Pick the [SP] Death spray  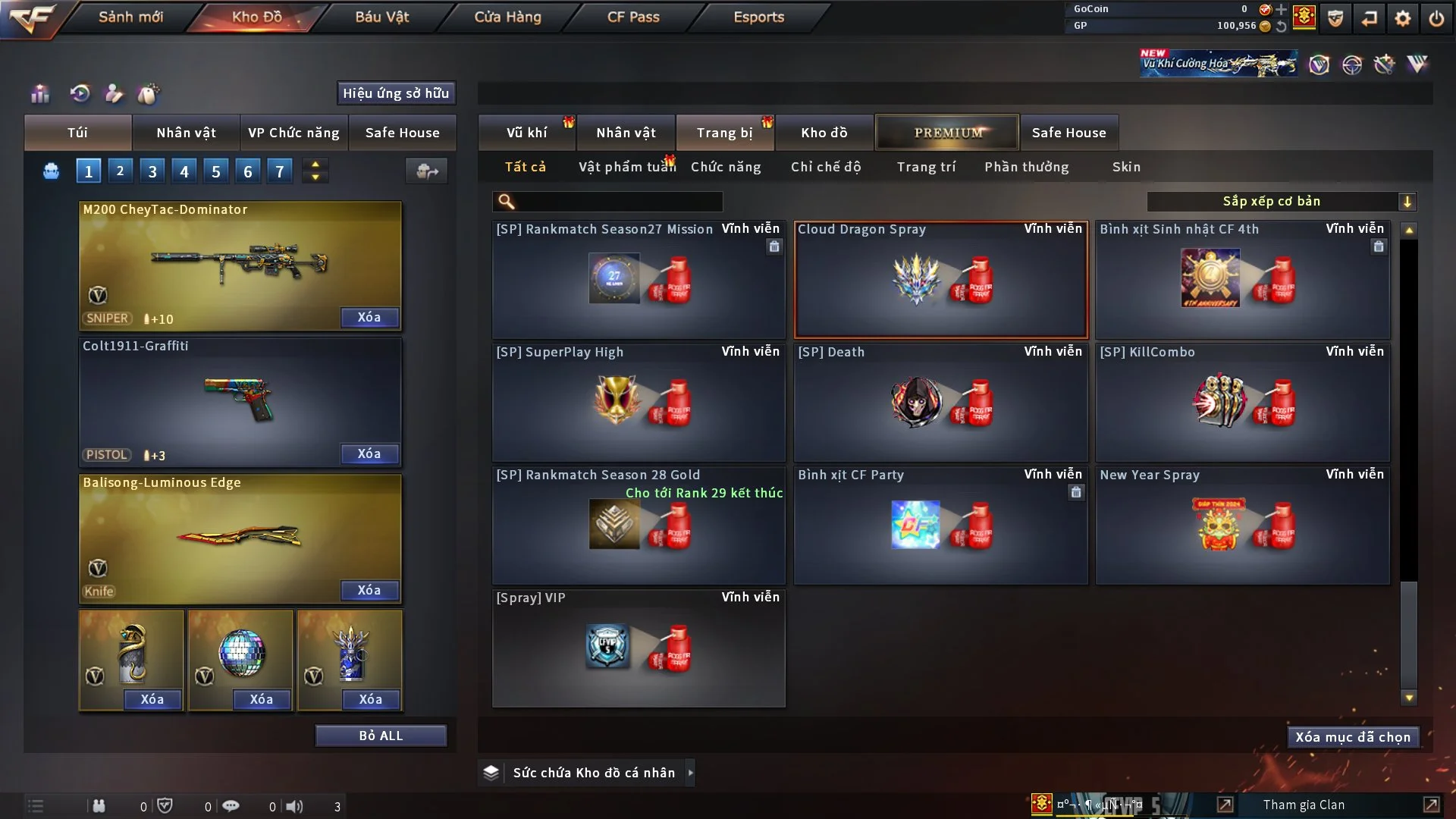[x=940, y=403]
